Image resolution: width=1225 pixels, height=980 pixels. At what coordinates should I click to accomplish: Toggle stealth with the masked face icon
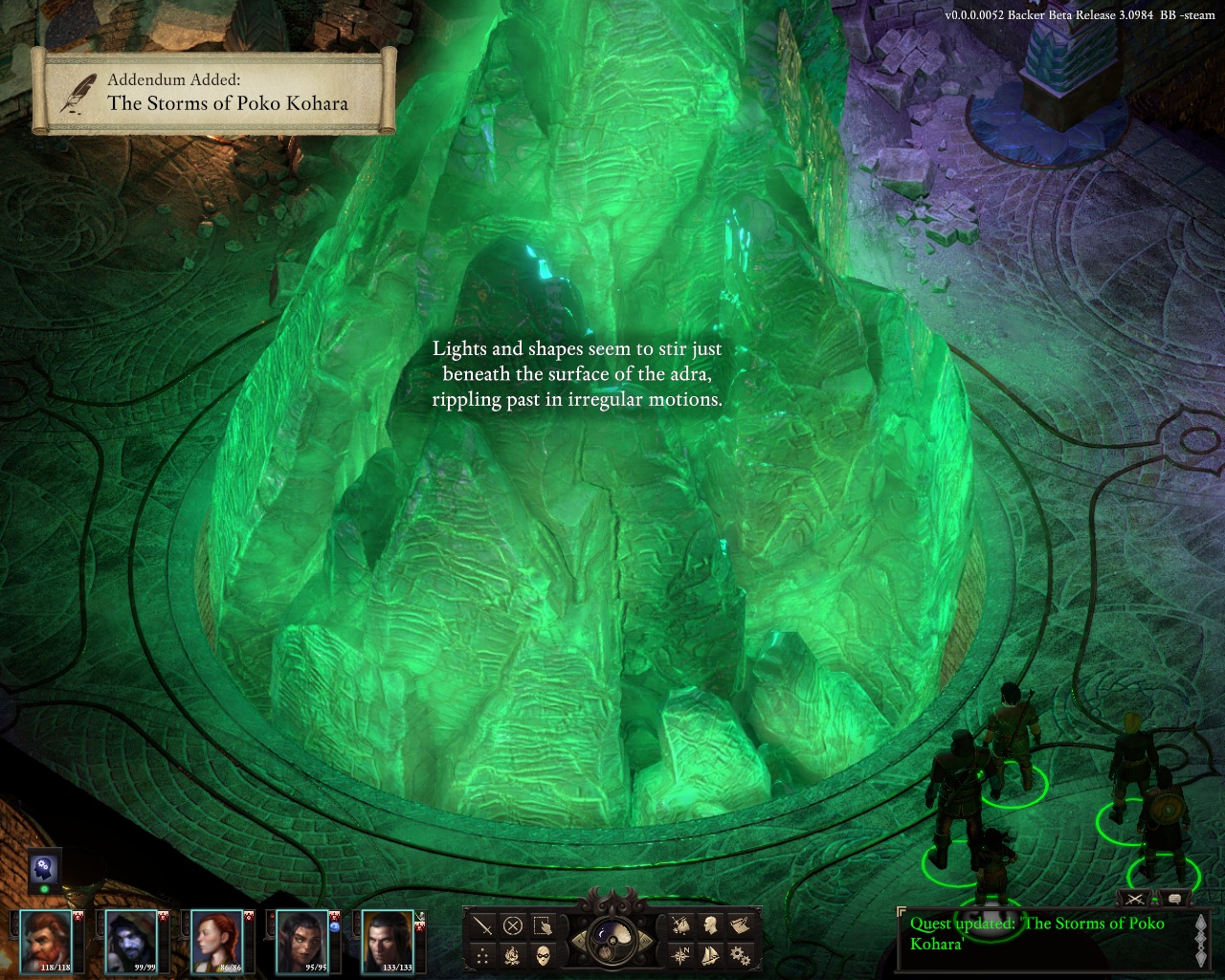point(544,954)
